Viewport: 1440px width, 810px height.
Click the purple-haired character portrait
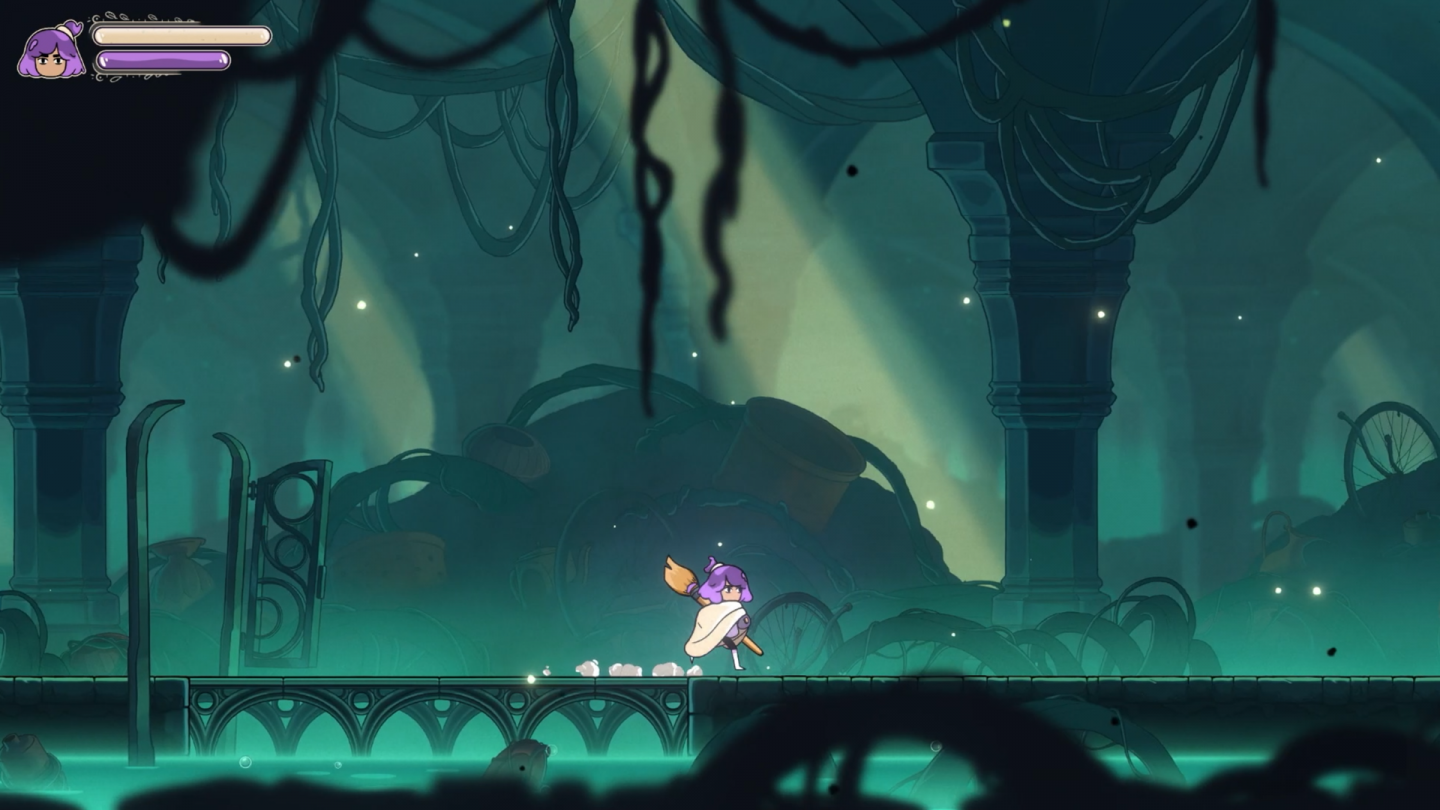[51, 52]
